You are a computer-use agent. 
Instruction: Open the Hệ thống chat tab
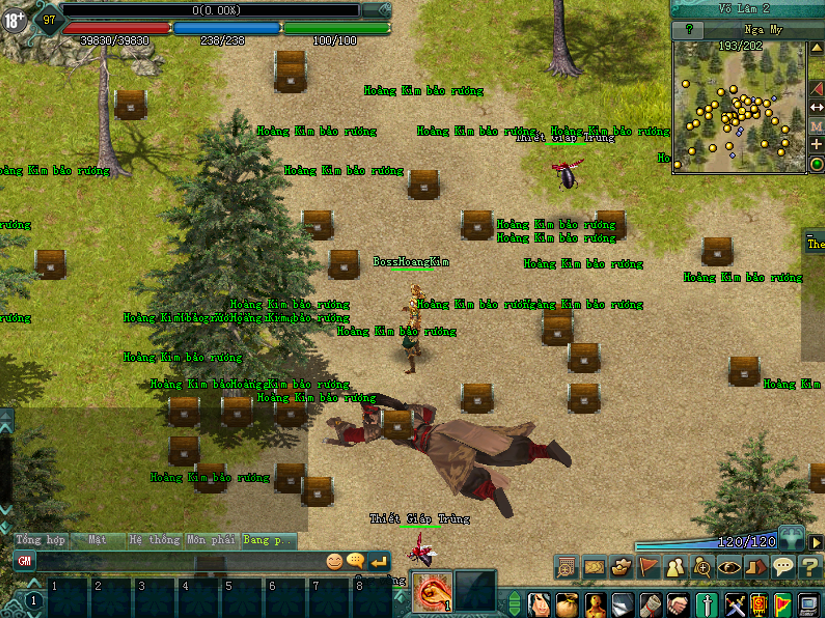tap(154, 540)
